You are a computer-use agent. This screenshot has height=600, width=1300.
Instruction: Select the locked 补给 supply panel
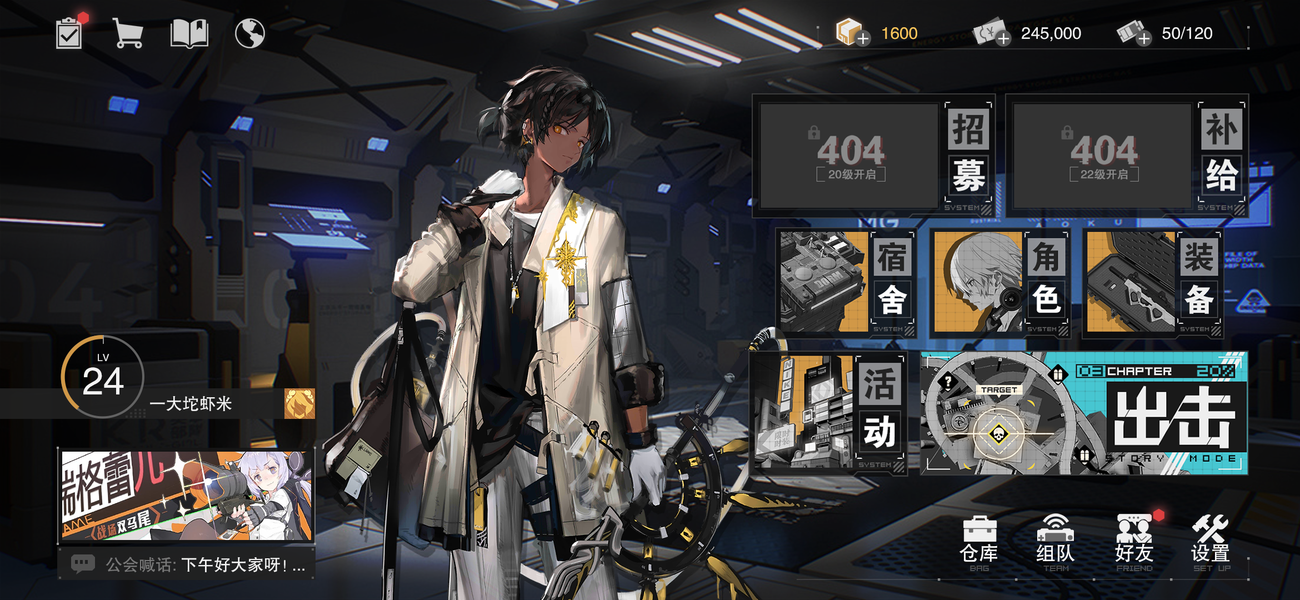point(1128,156)
